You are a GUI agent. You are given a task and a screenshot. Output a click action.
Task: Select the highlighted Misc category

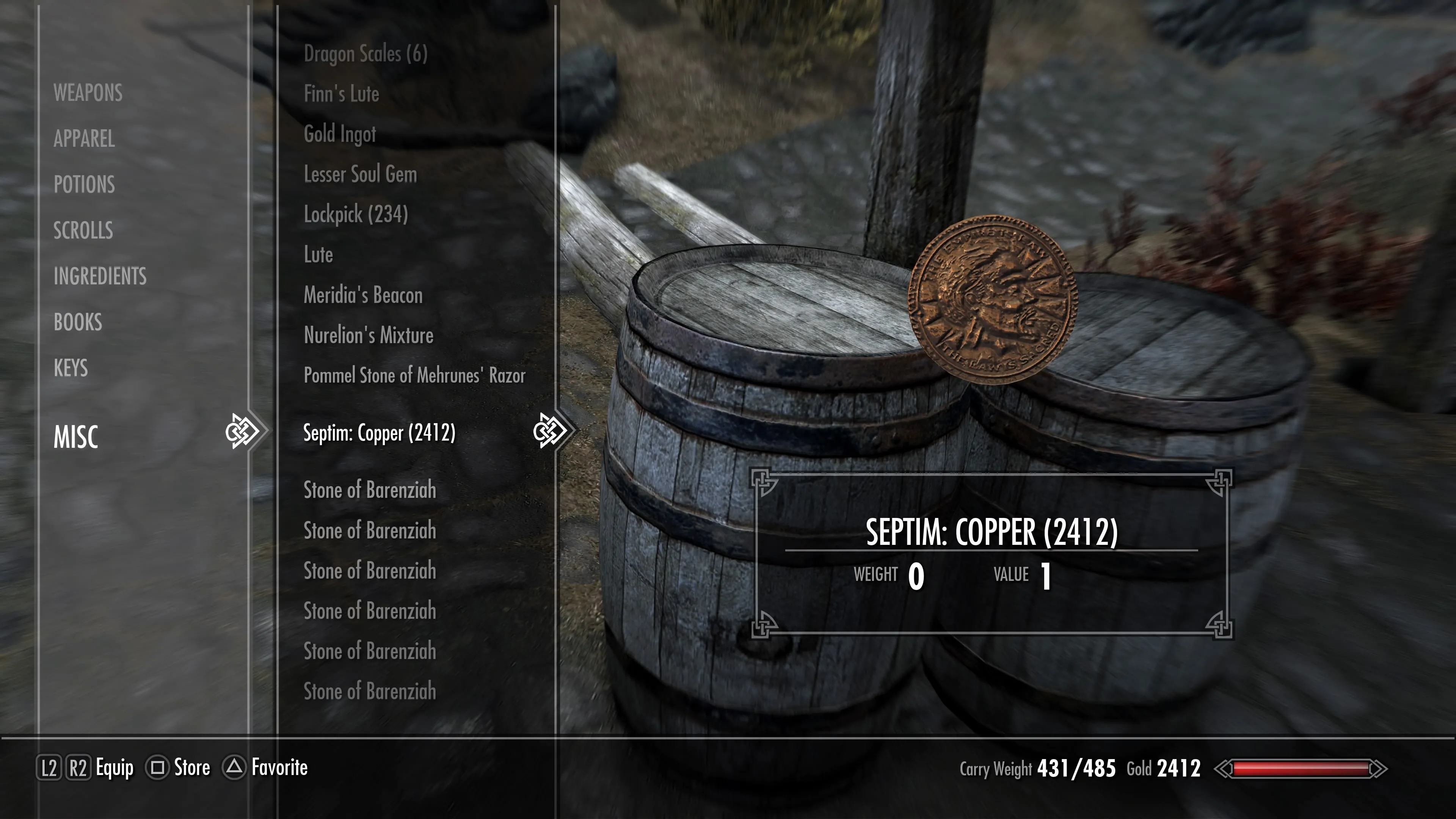76,436
